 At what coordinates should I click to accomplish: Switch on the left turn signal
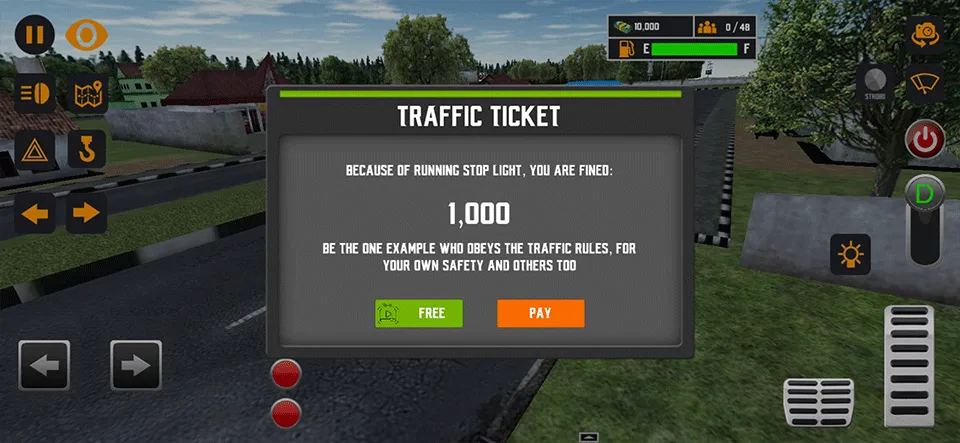35,212
